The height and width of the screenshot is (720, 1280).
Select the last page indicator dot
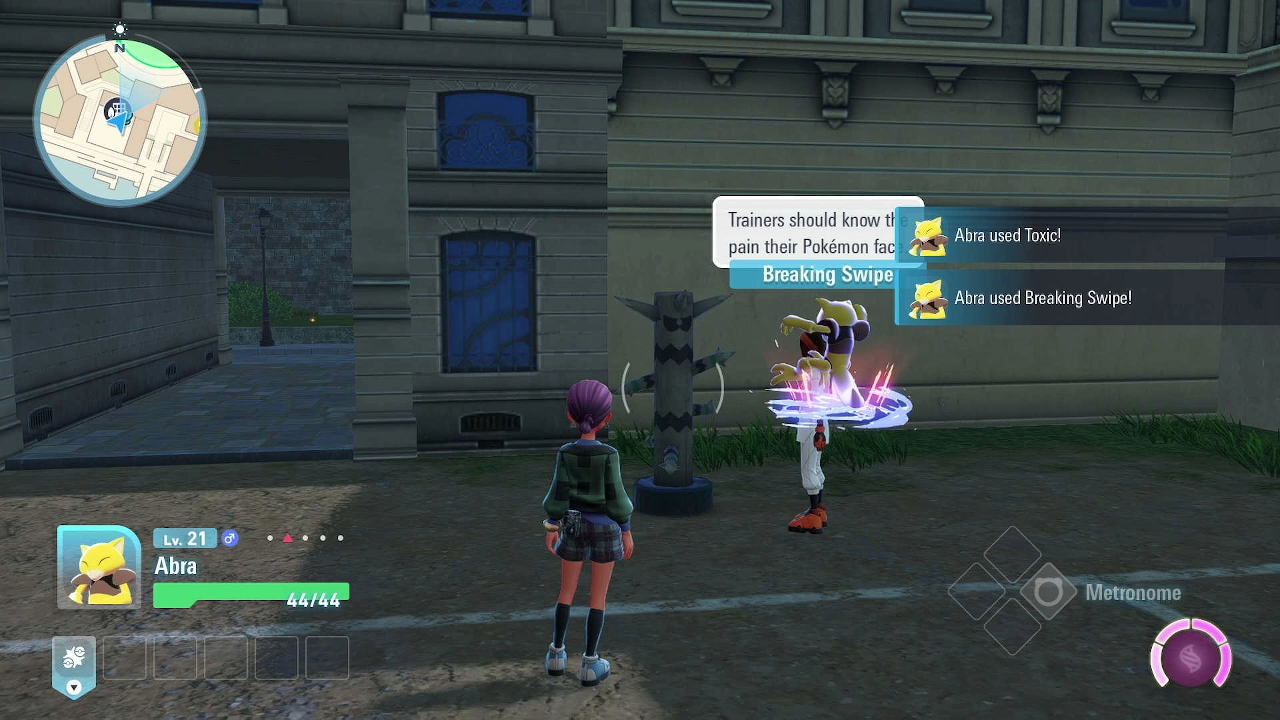[340, 538]
